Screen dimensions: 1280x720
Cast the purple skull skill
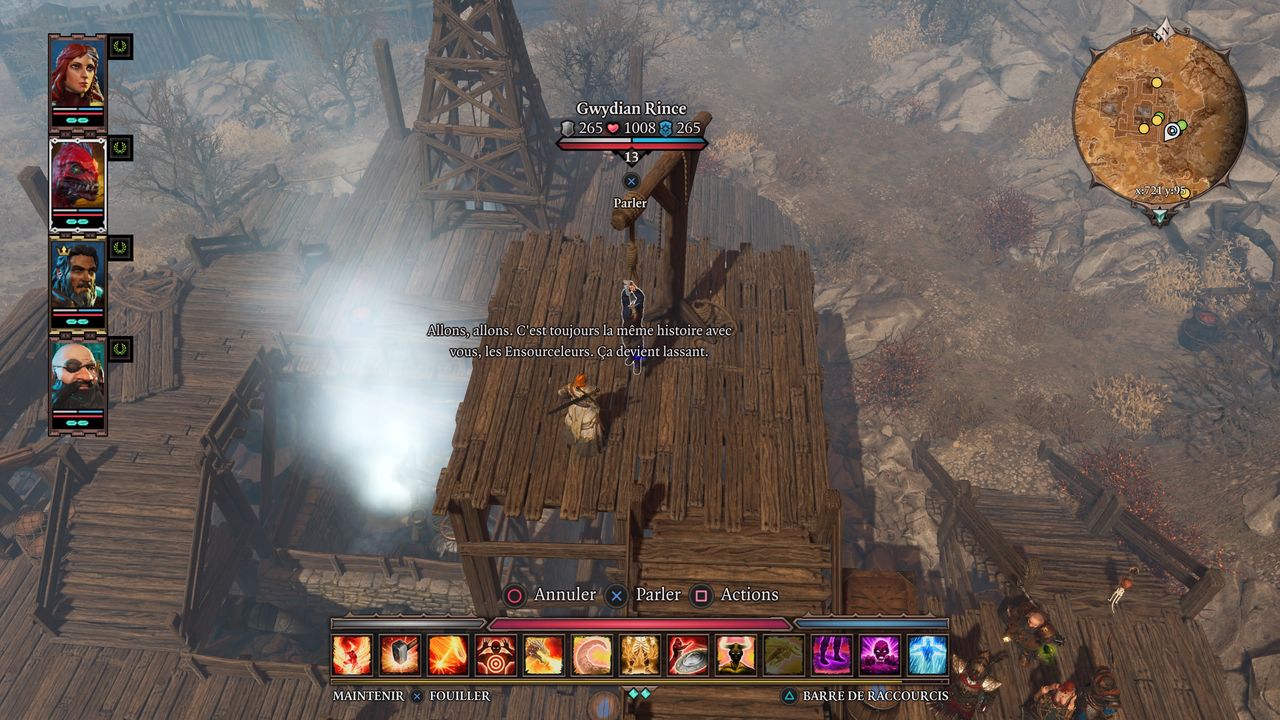coord(880,655)
